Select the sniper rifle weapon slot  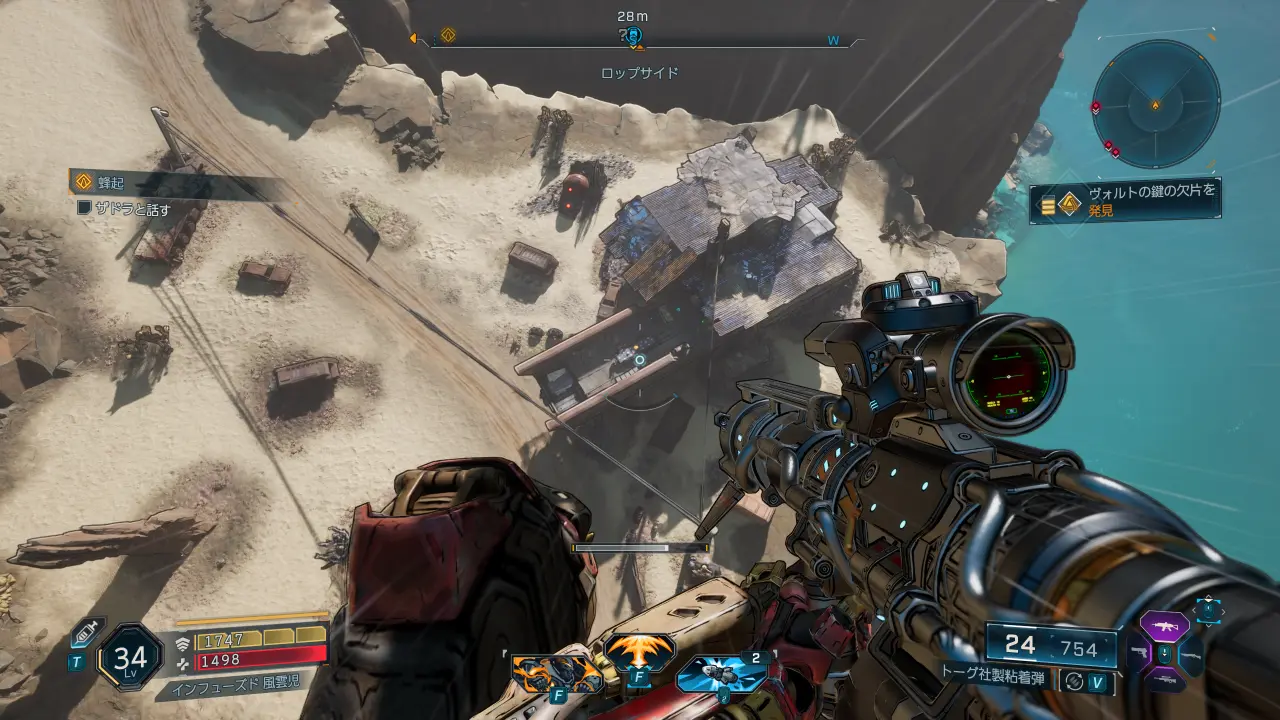coord(1164,682)
